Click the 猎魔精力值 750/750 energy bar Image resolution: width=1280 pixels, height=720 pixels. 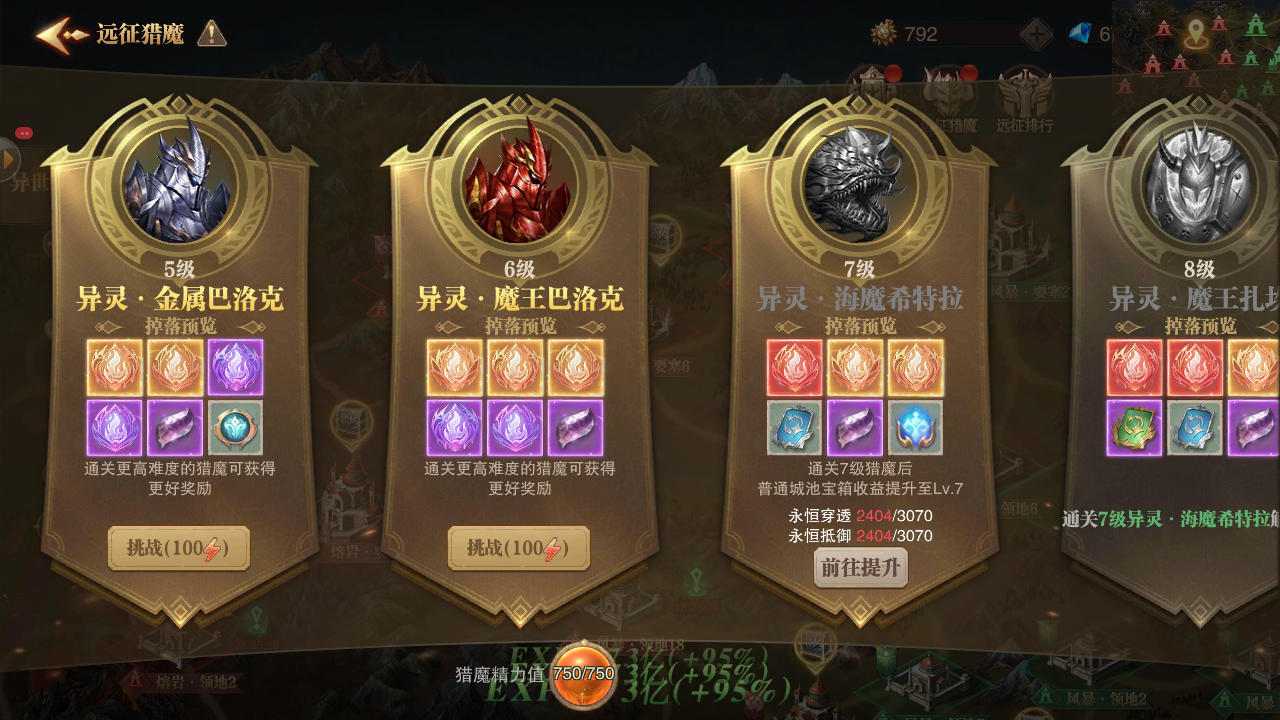pyautogui.click(x=545, y=674)
